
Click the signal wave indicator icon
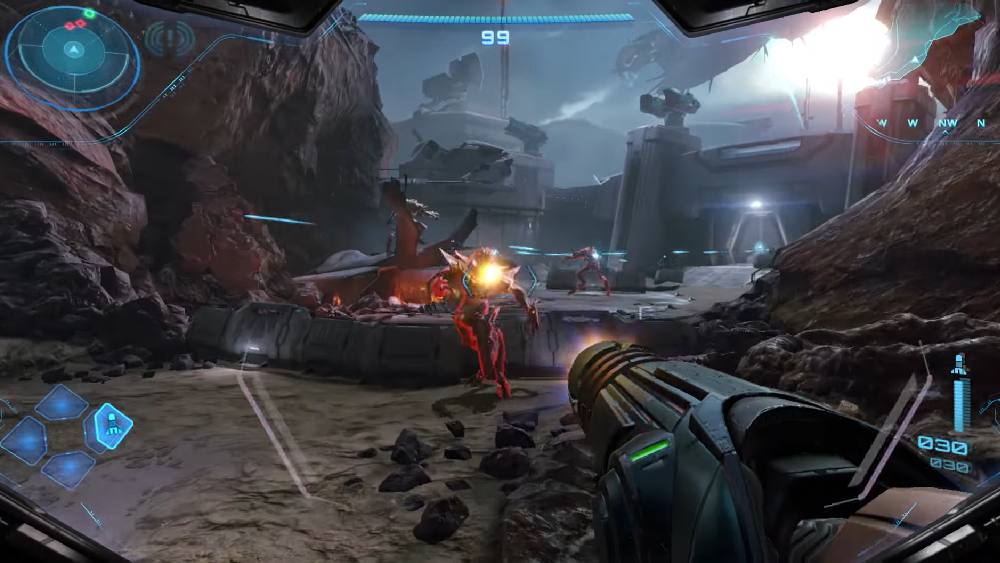(x=167, y=39)
